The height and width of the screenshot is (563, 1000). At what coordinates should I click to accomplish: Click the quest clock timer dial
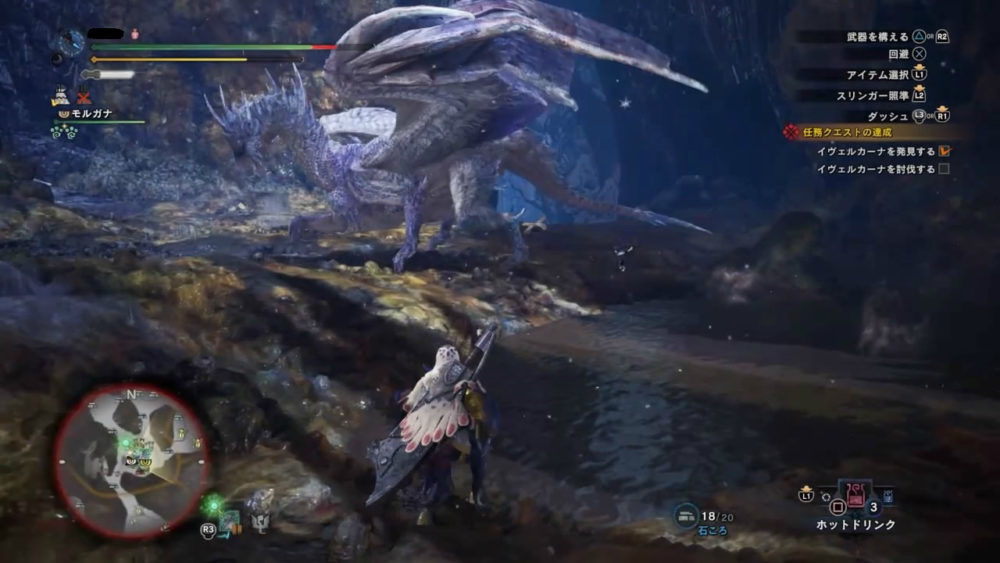(x=72, y=43)
